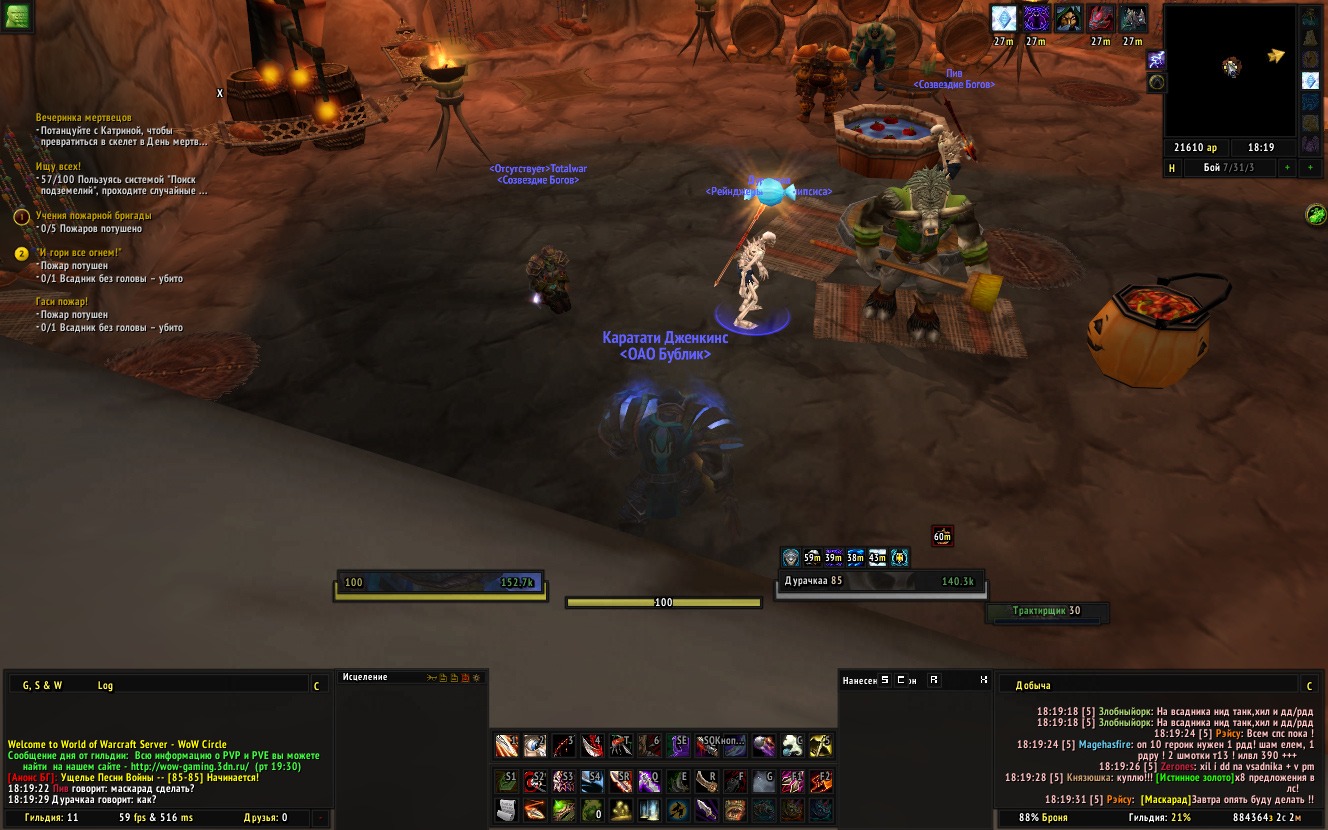Click the hooded figure buff icon
The image size is (1328, 830).
1068,18
